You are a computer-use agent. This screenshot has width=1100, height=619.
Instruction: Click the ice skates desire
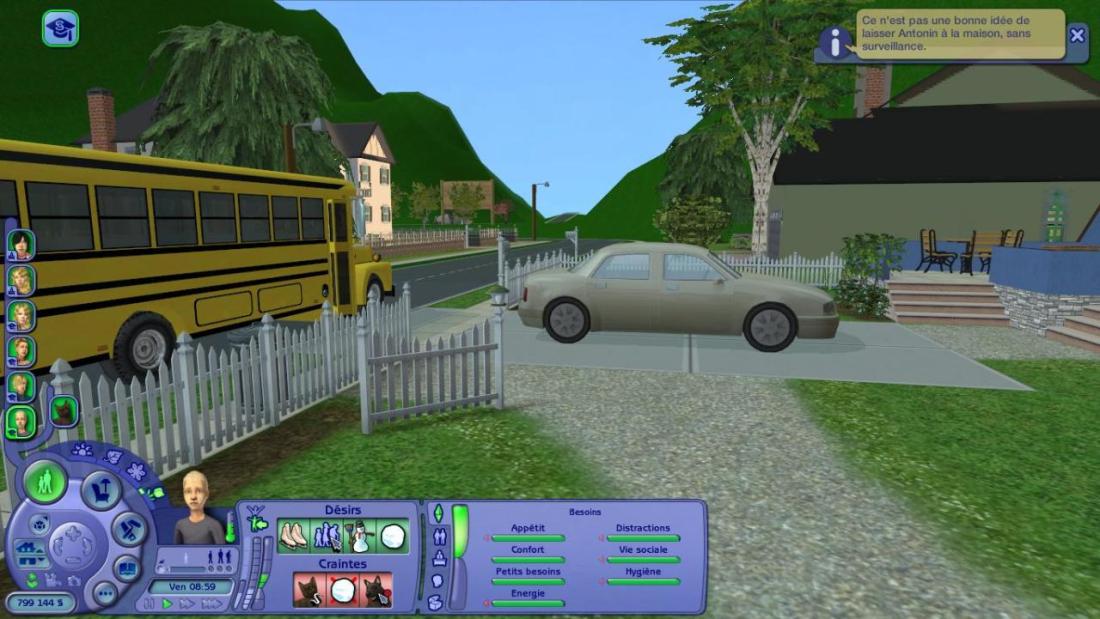291,536
